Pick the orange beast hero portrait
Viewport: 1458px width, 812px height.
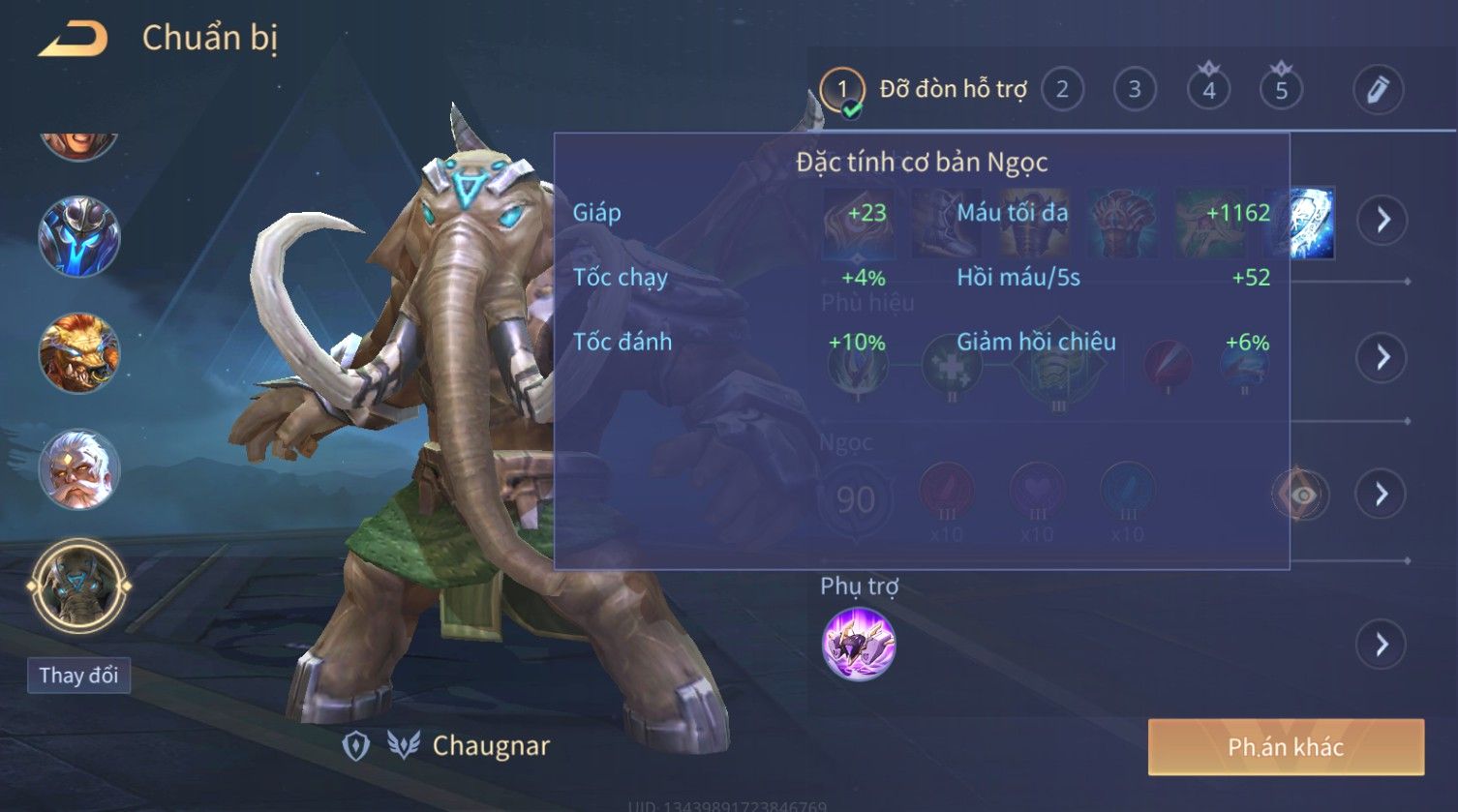[x=79, y=353]
